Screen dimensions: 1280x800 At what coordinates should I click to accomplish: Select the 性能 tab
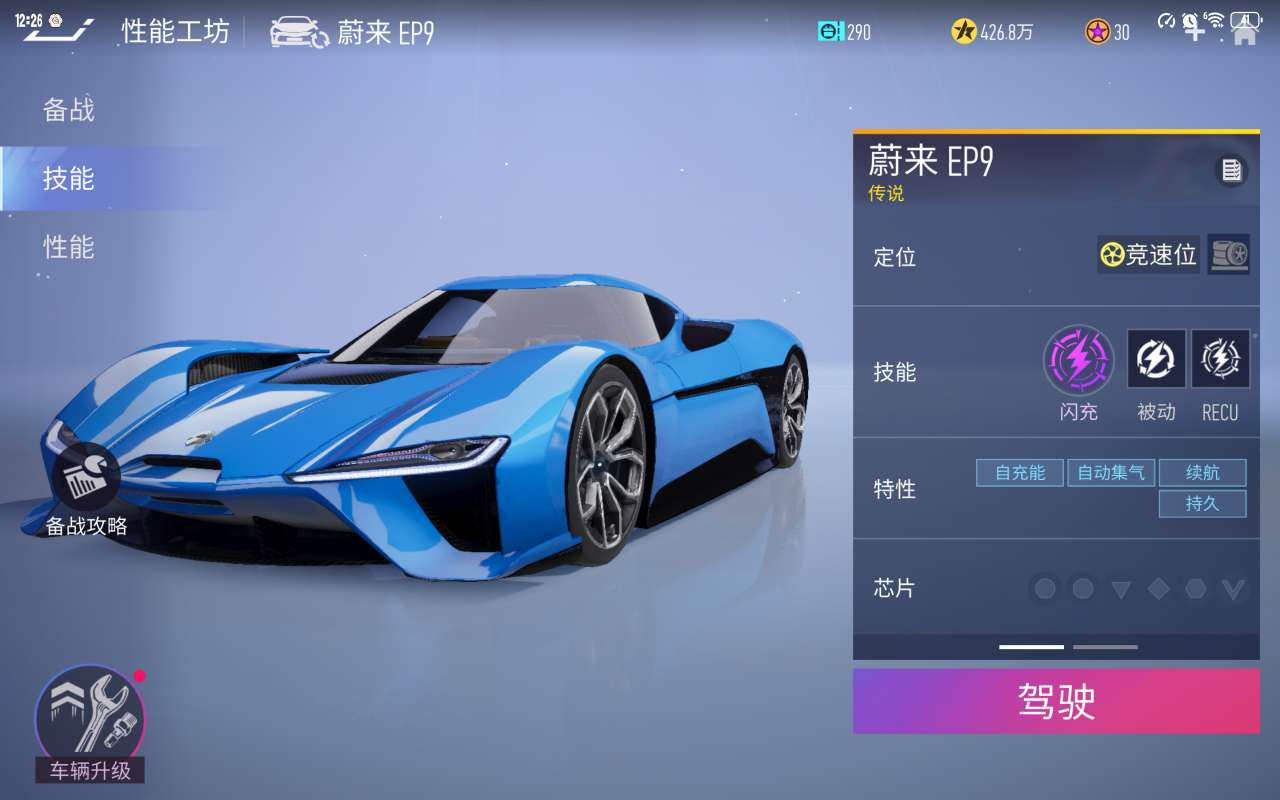click(69, 247)
